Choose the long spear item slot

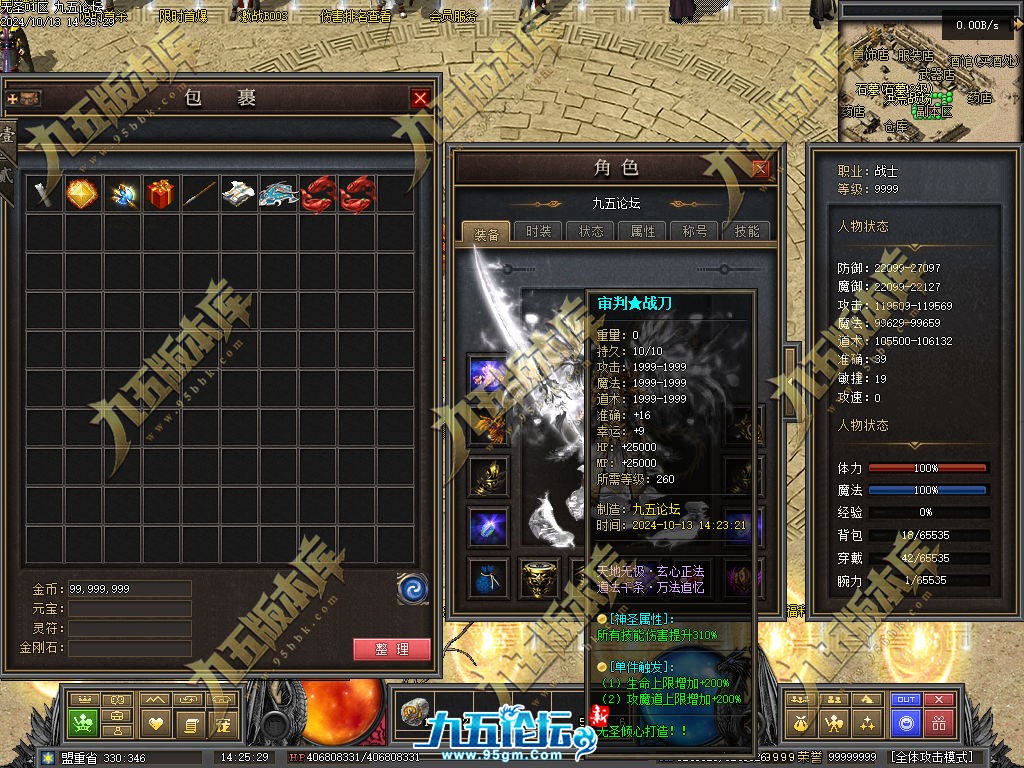200,193
